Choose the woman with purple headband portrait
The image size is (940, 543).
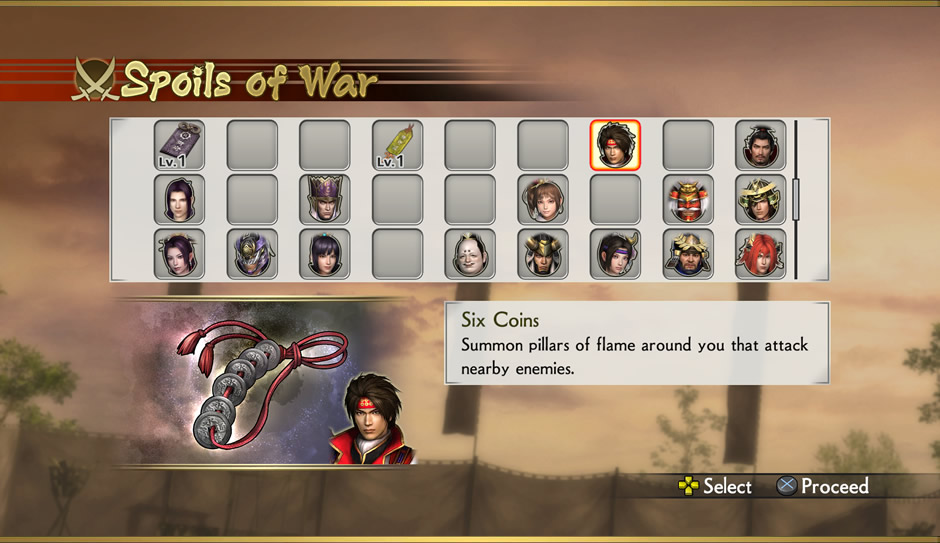(615, 254)
